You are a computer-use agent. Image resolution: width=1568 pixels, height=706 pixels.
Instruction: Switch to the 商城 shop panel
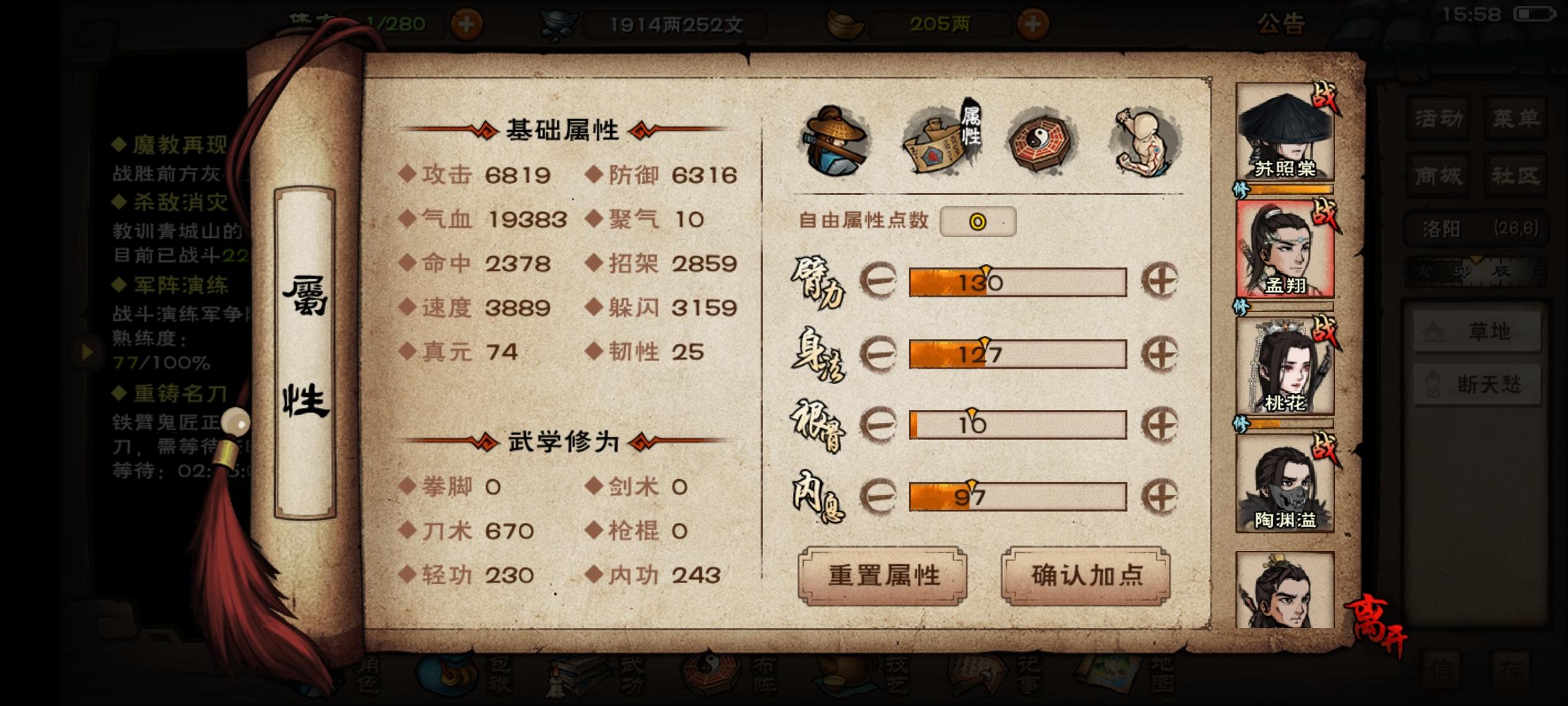pos(1437,175)
